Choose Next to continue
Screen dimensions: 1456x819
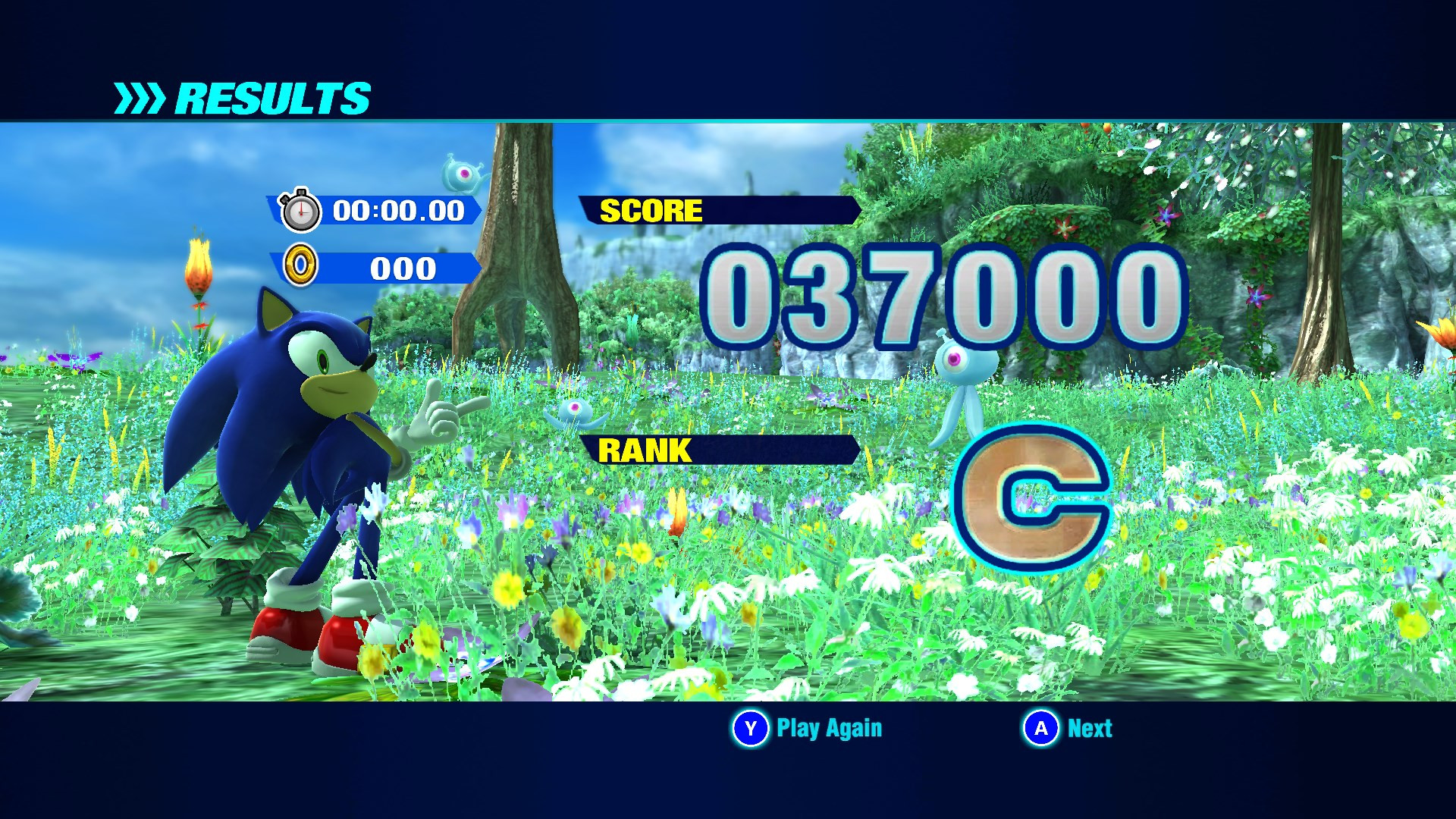[1090, 729]
